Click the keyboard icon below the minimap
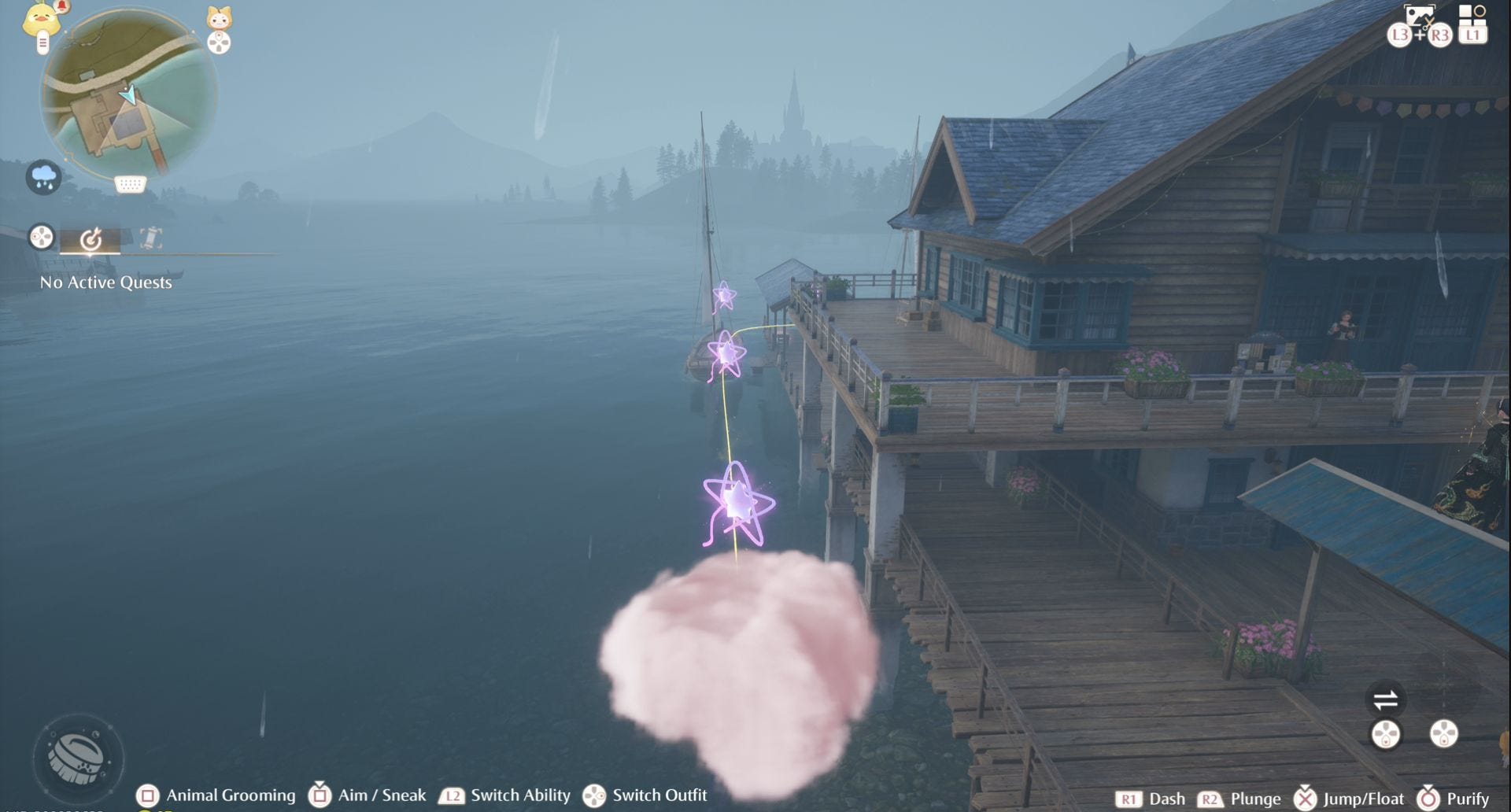 point(130,184)
